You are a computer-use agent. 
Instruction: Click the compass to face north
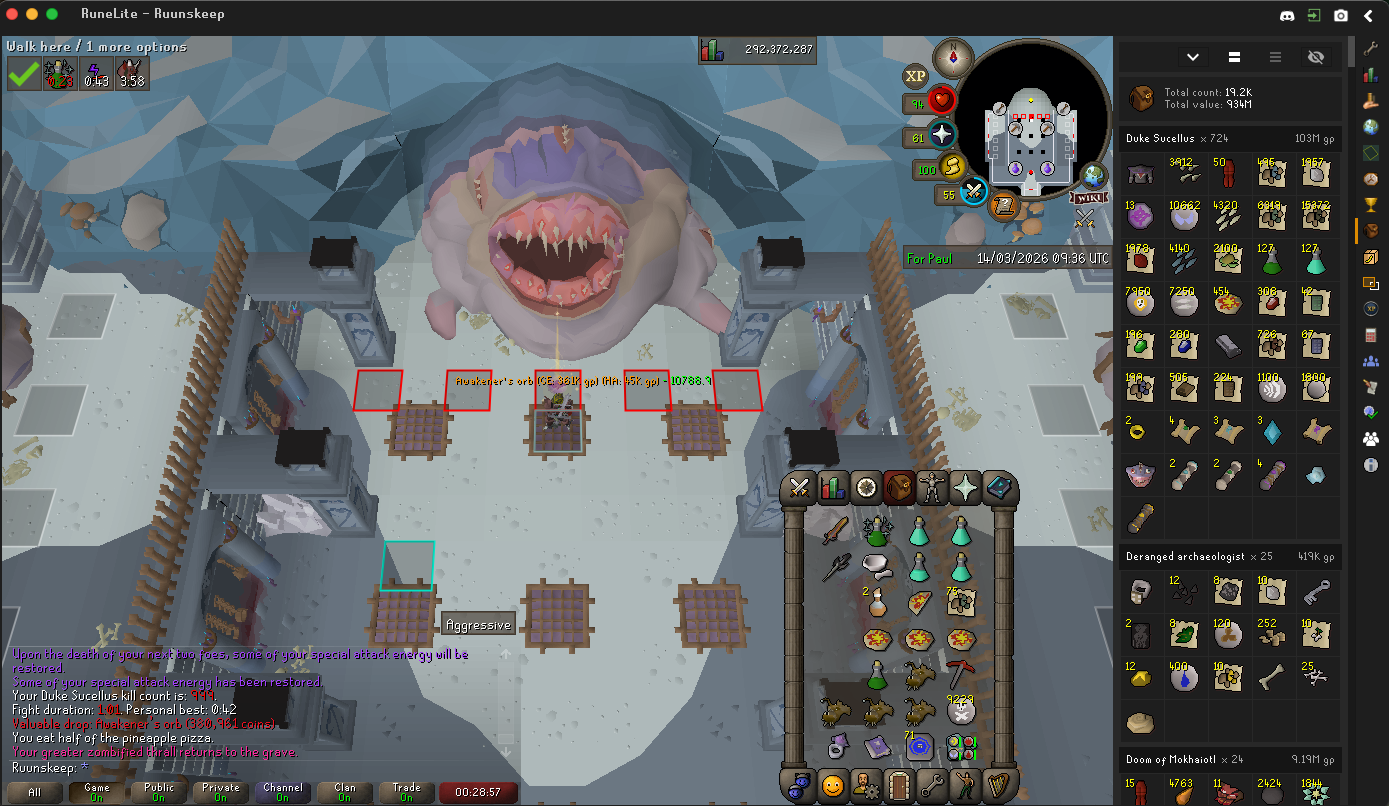[953, 57]
